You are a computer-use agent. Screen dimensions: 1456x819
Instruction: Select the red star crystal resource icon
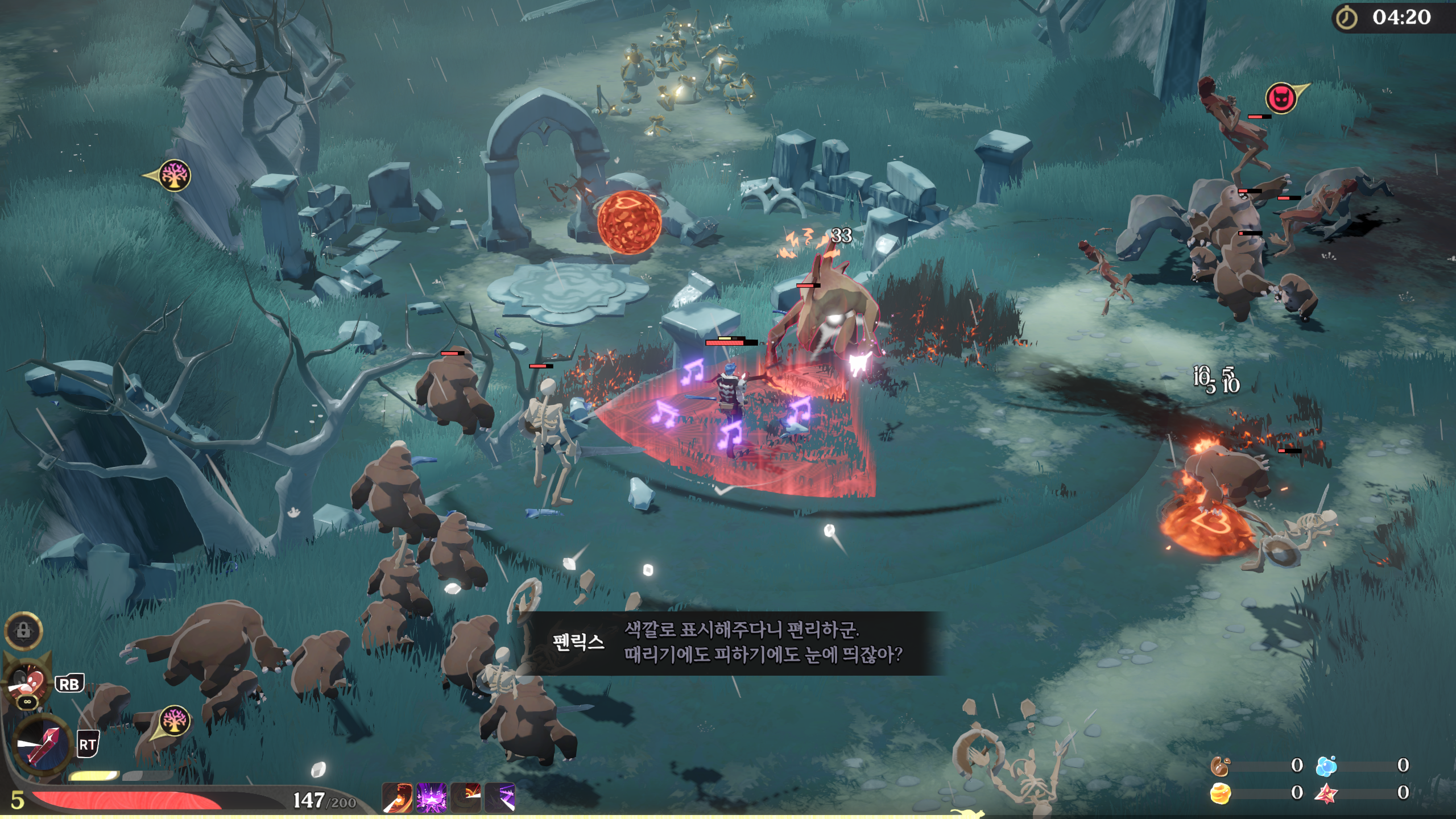(x=1326, y=793)
